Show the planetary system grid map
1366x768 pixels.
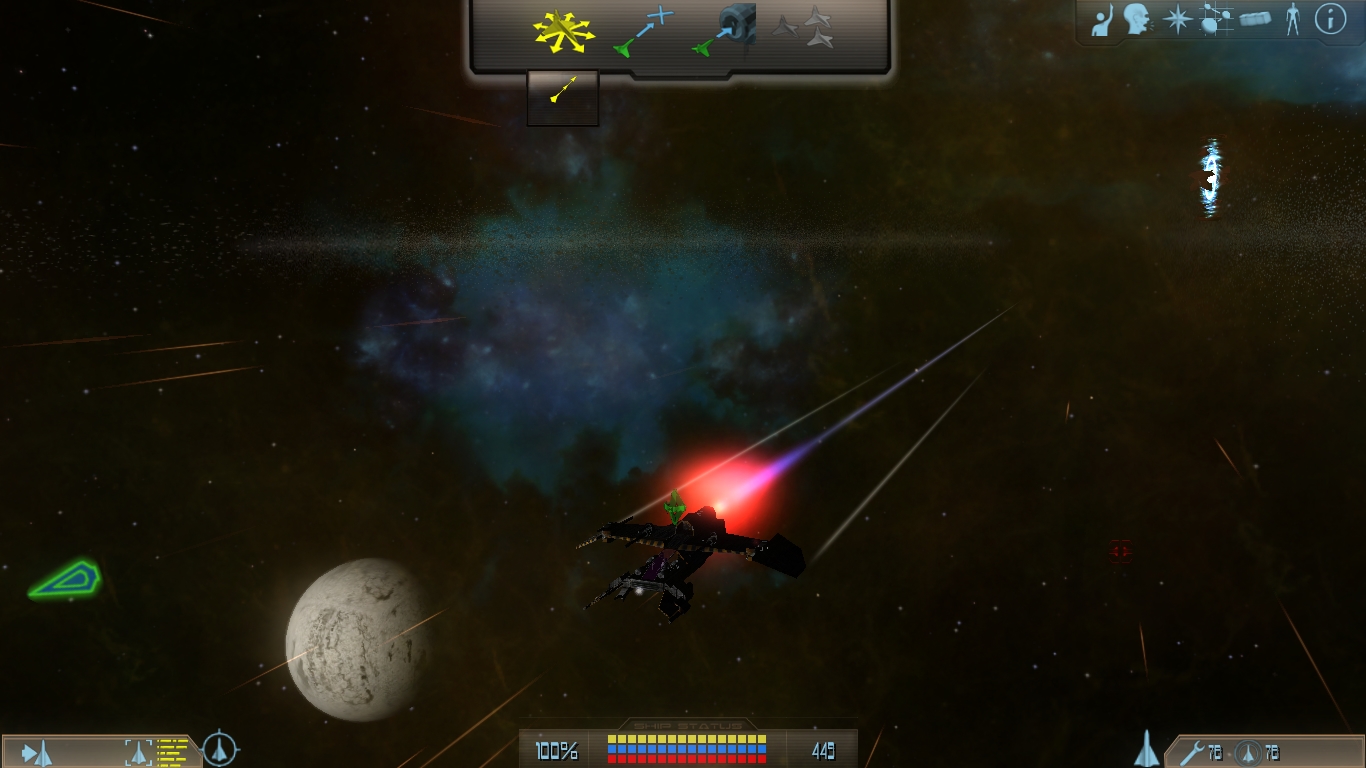(x=1216, y=20)
